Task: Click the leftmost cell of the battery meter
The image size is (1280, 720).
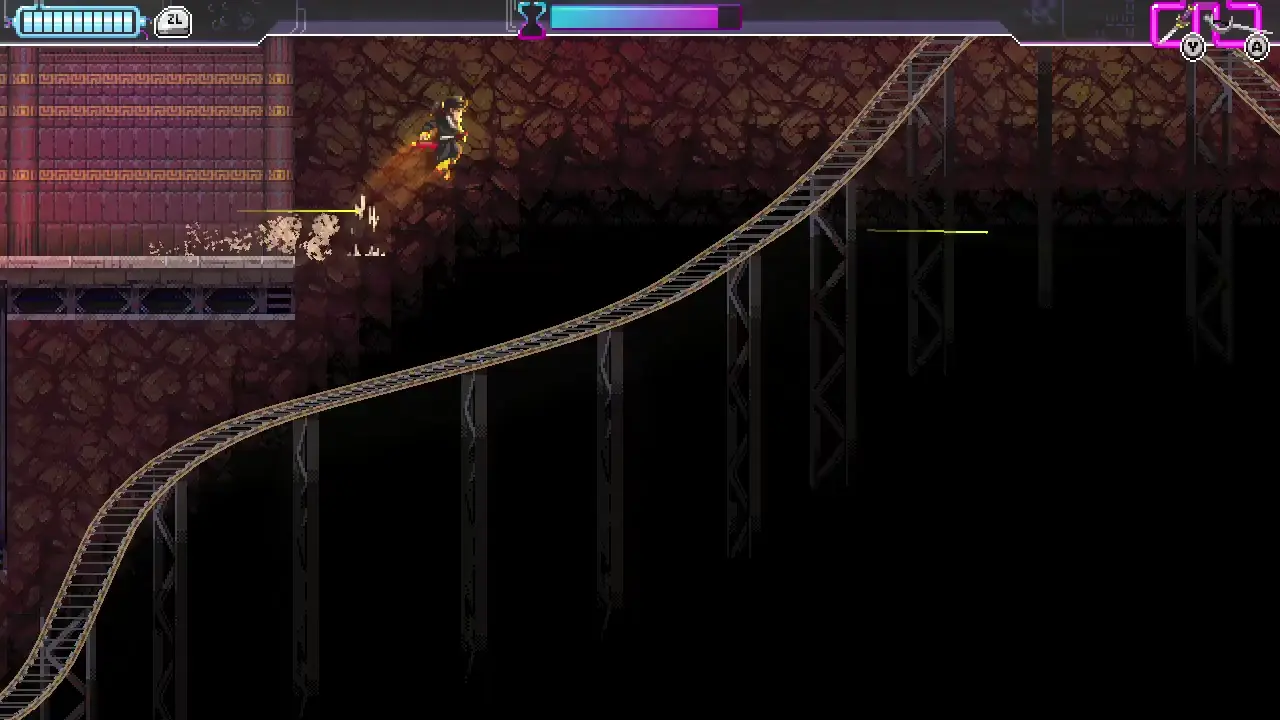Action: coord(27,21)
